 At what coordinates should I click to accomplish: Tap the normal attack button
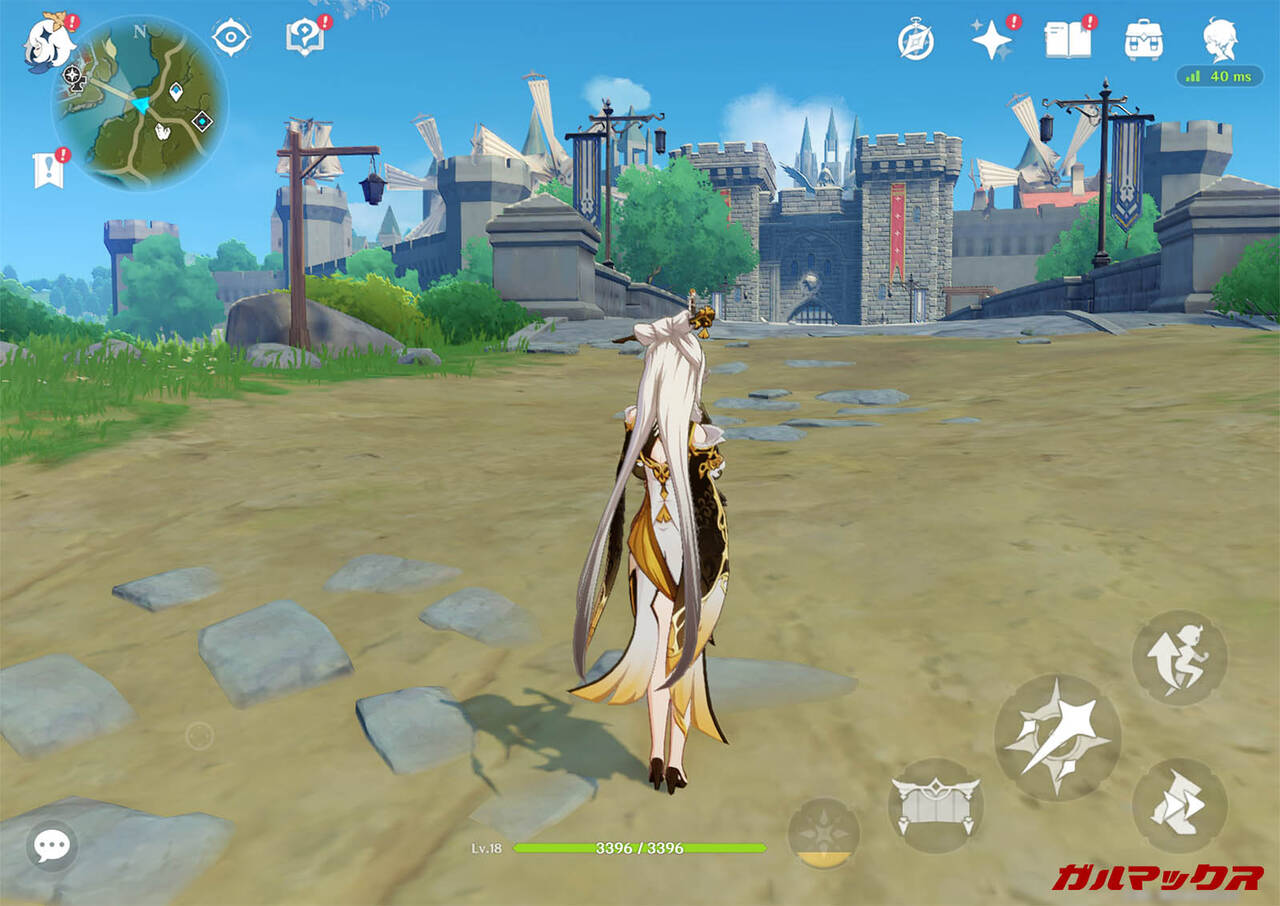tap(1057, 737)
